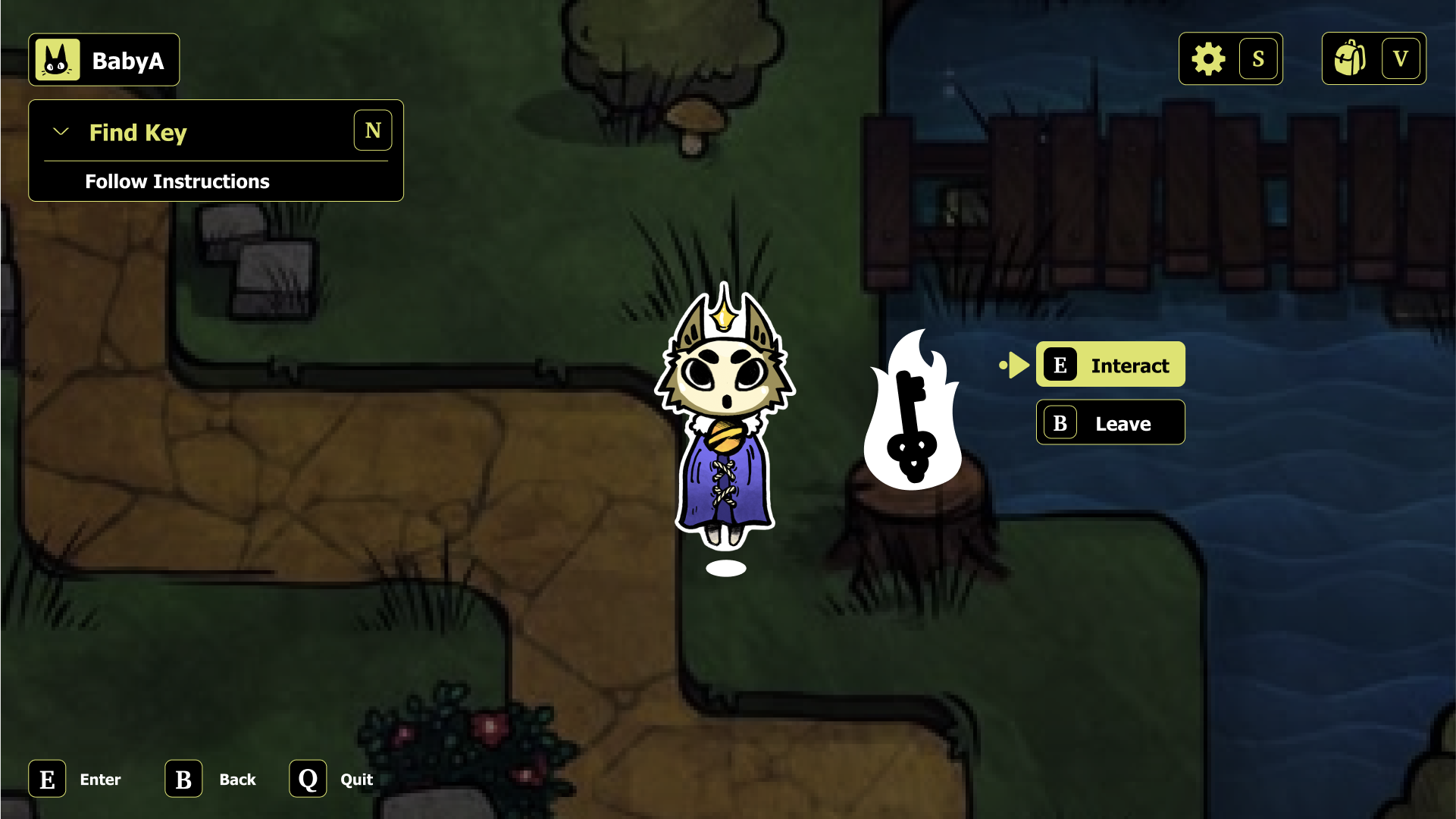The image size is (1456, 819).
Task: Select the Leave option
Action: point(1122,423)
